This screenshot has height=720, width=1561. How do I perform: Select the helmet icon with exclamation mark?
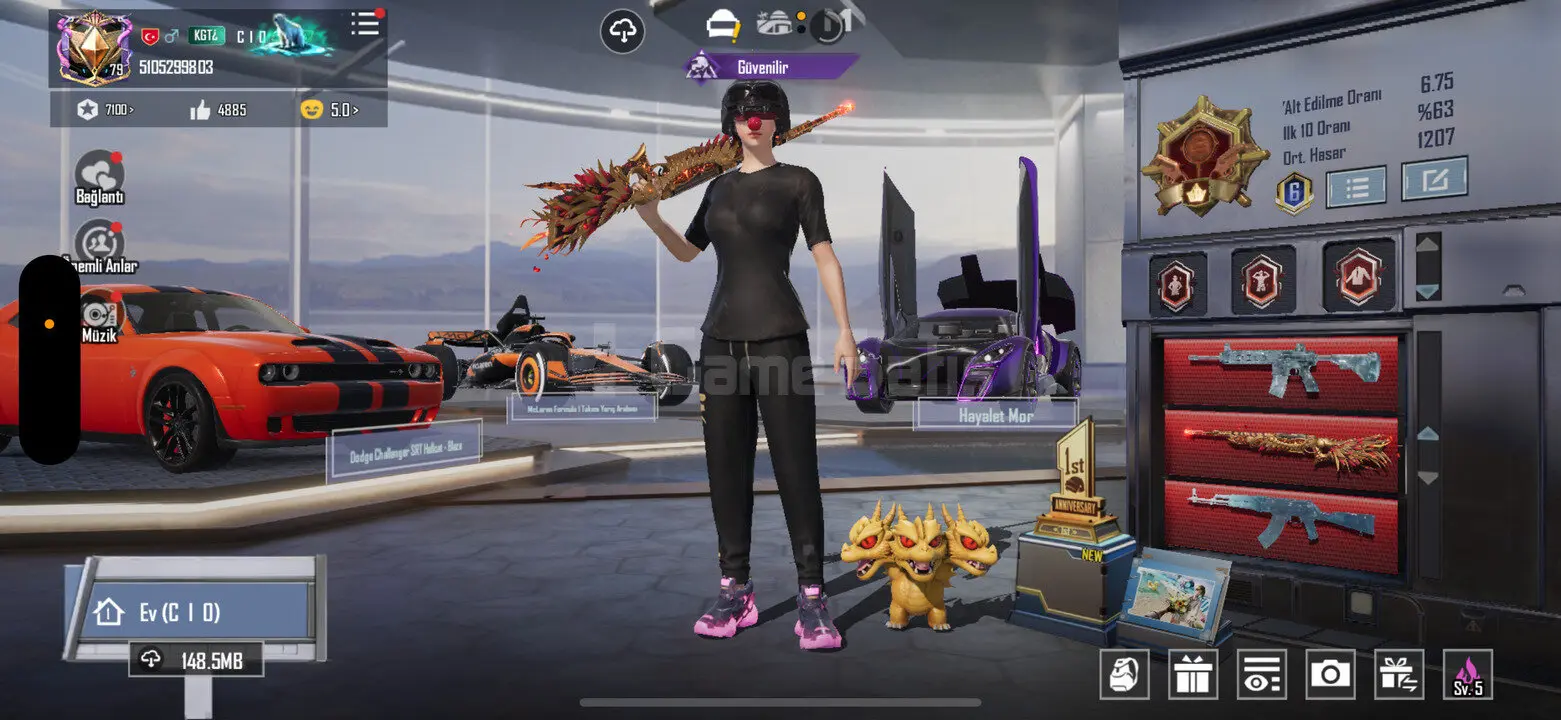pos(721,25)
